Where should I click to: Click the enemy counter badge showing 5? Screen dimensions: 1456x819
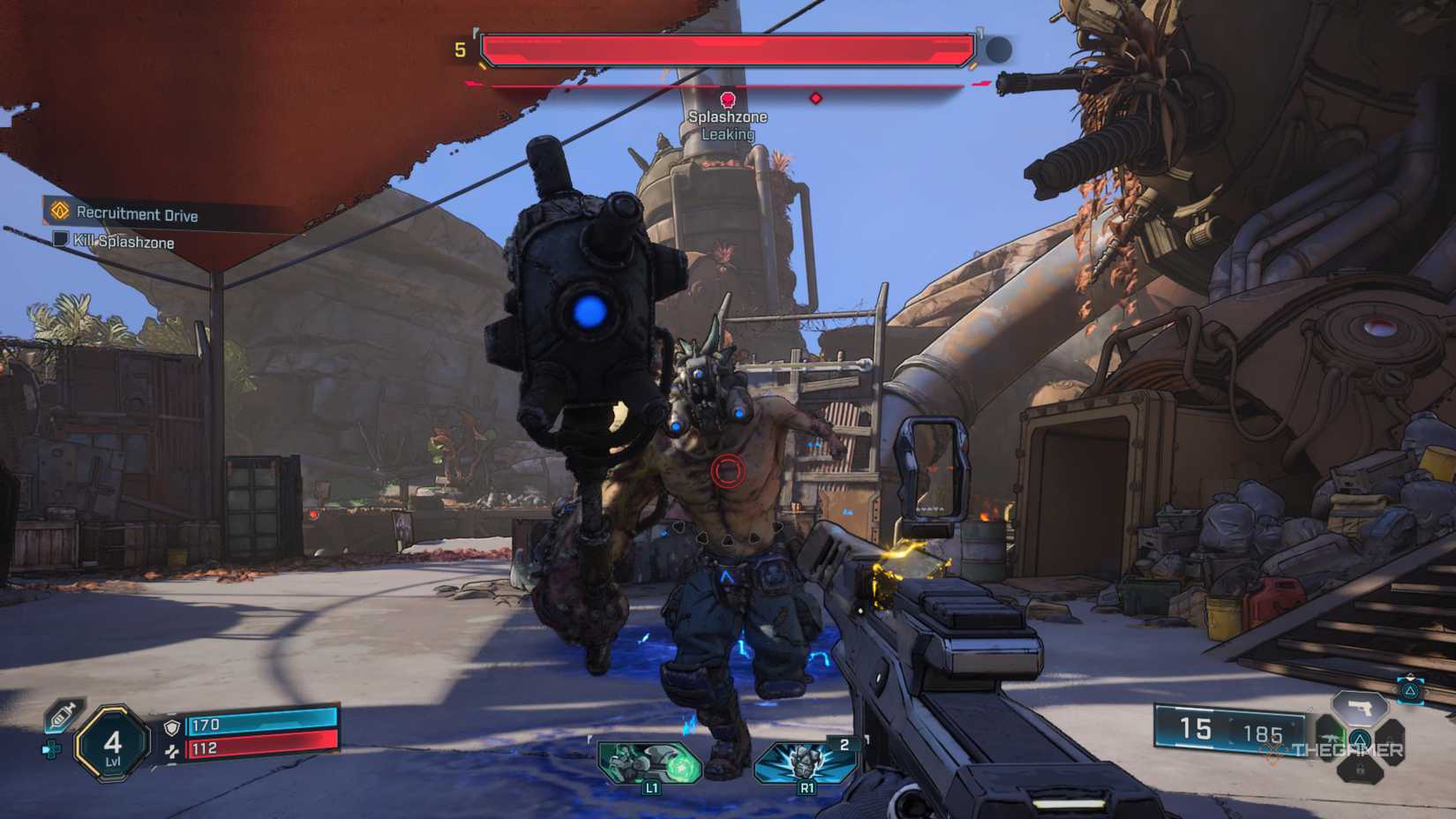[457, 50]
